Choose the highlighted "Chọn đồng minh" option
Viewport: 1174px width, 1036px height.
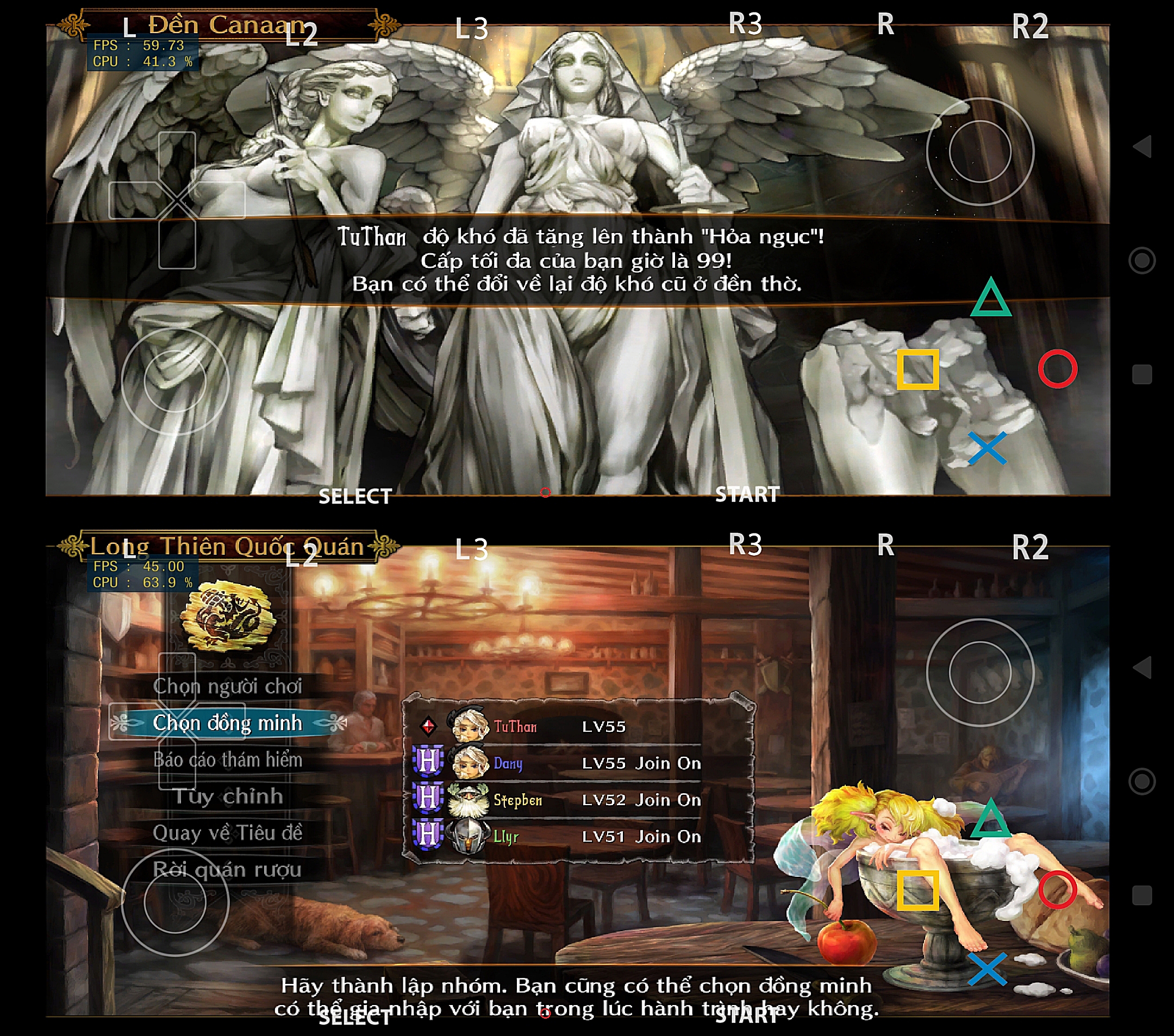[227, 723]
